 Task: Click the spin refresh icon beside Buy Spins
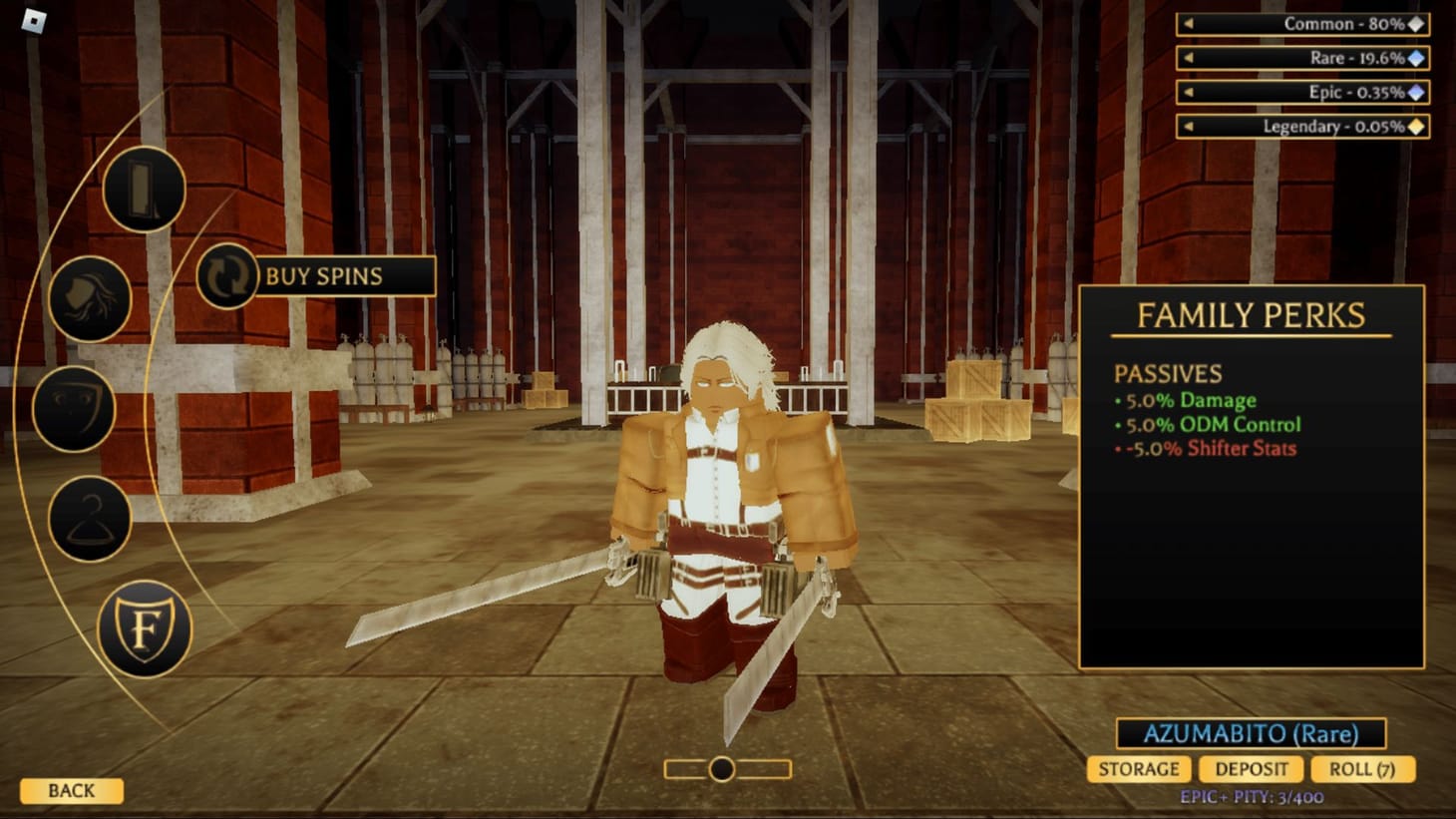point(227,276)
